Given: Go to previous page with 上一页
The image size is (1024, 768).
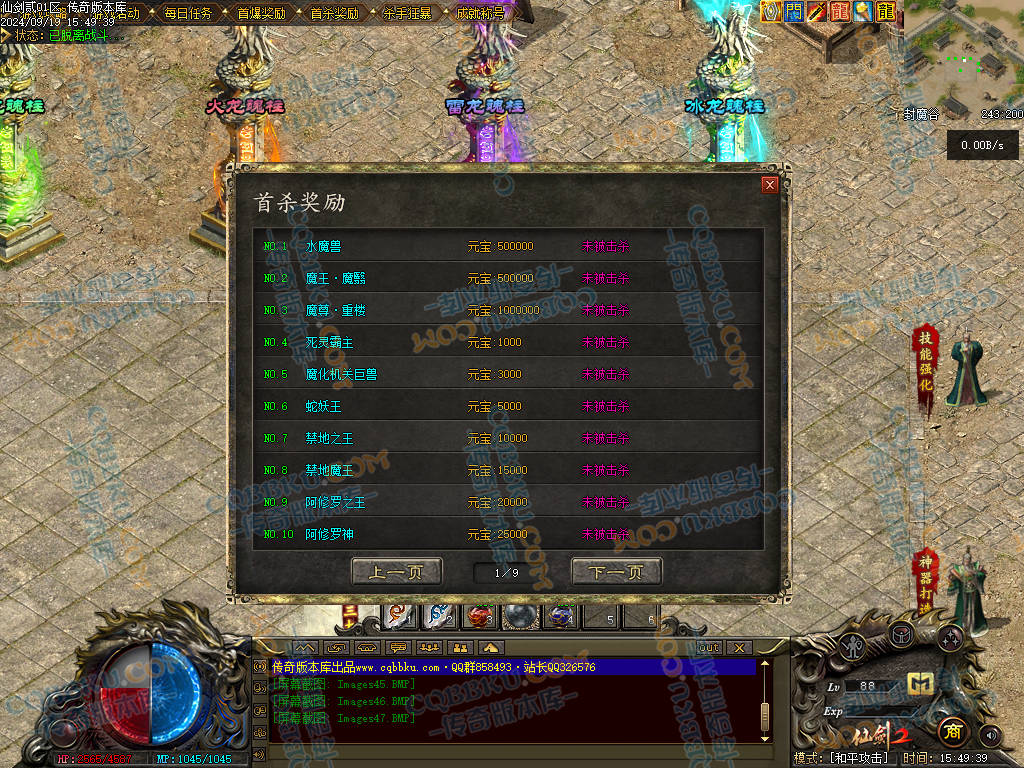Looking at the screenshot, I should 396,572.
